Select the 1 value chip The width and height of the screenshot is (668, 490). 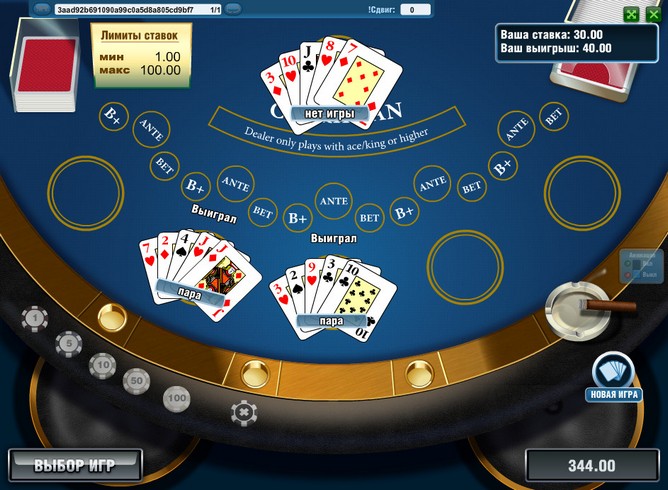pos(36,319)
